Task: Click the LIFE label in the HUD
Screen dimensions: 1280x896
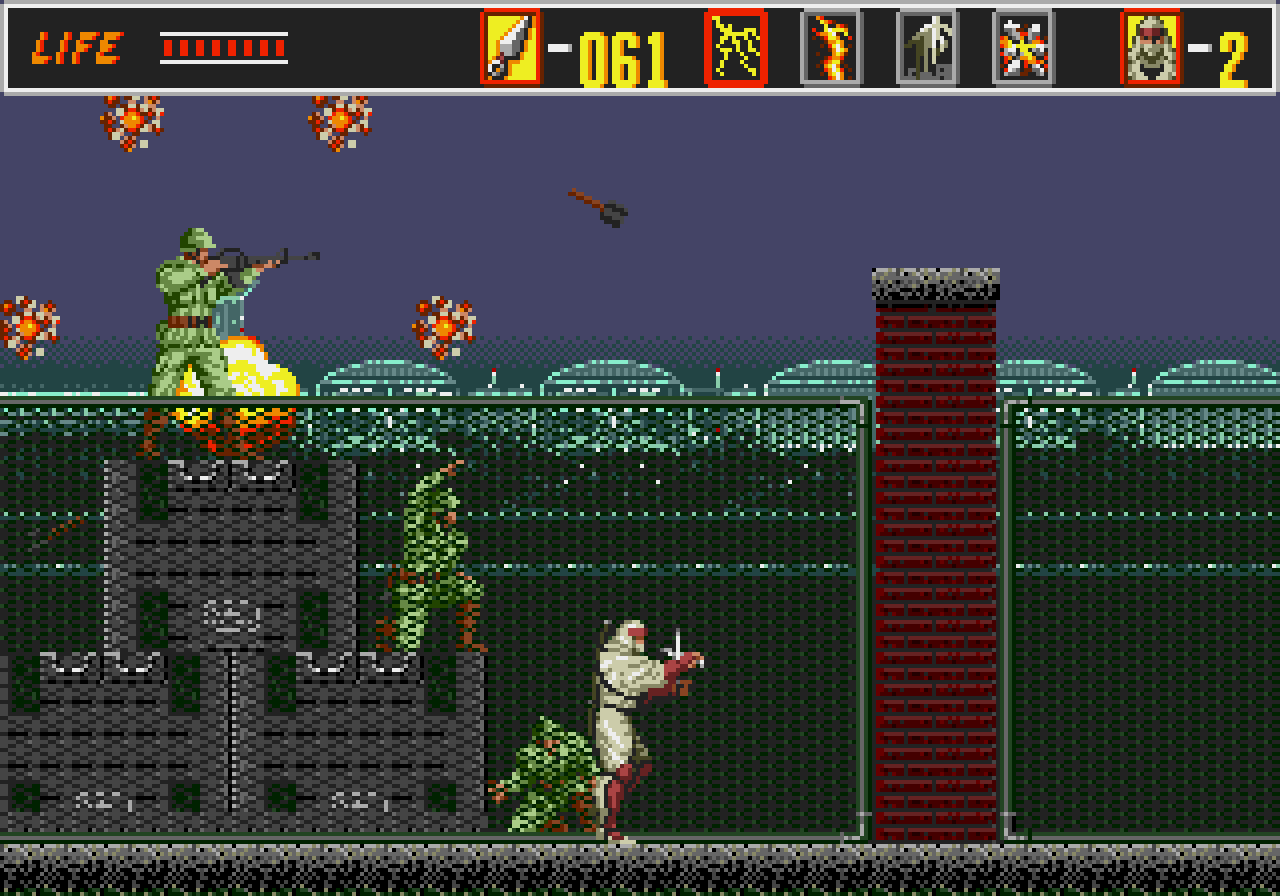Action: (80, 45)
